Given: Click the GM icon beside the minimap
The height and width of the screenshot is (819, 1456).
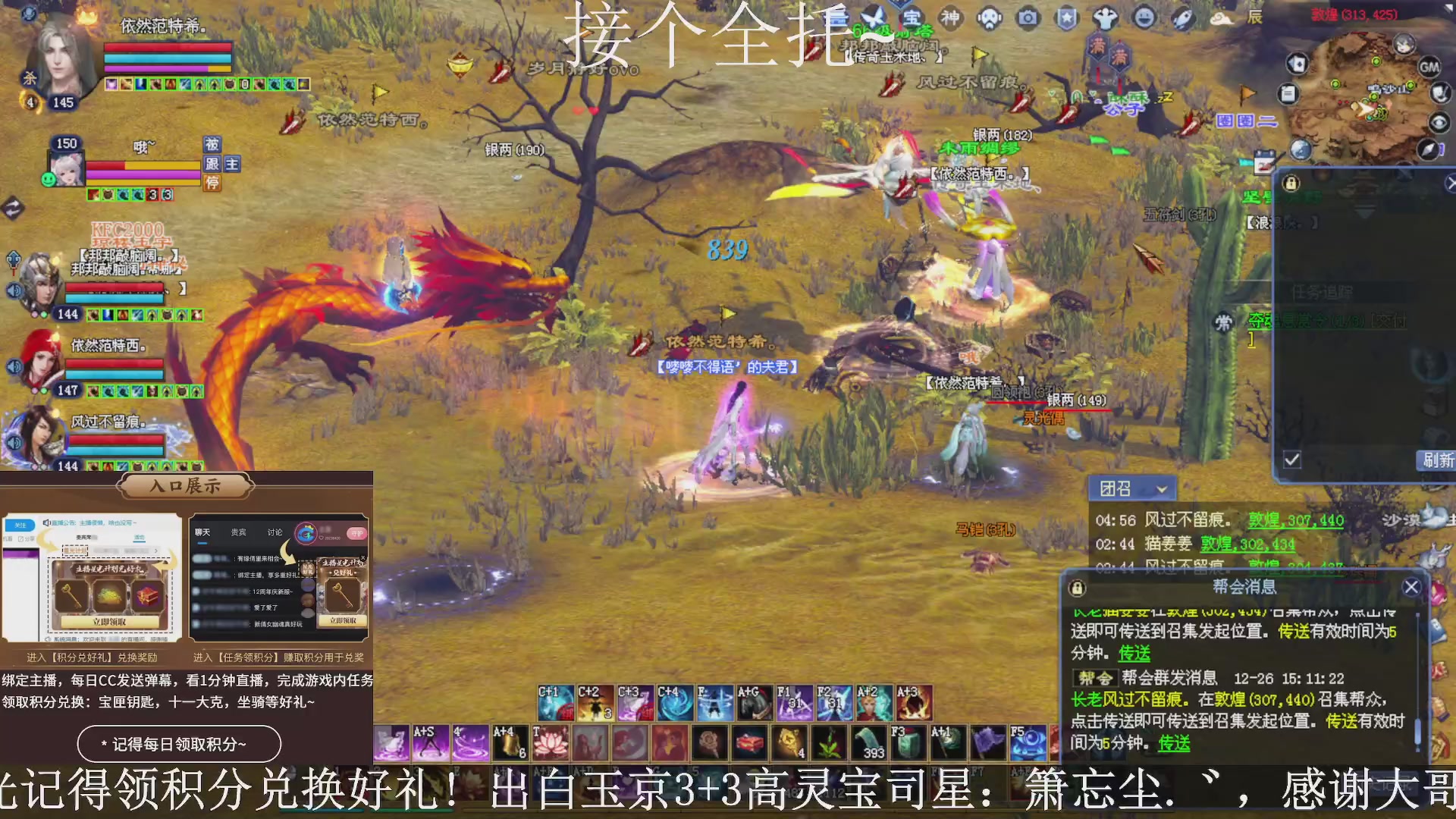Looking at the screenshot, I should tap(1430, 67).
